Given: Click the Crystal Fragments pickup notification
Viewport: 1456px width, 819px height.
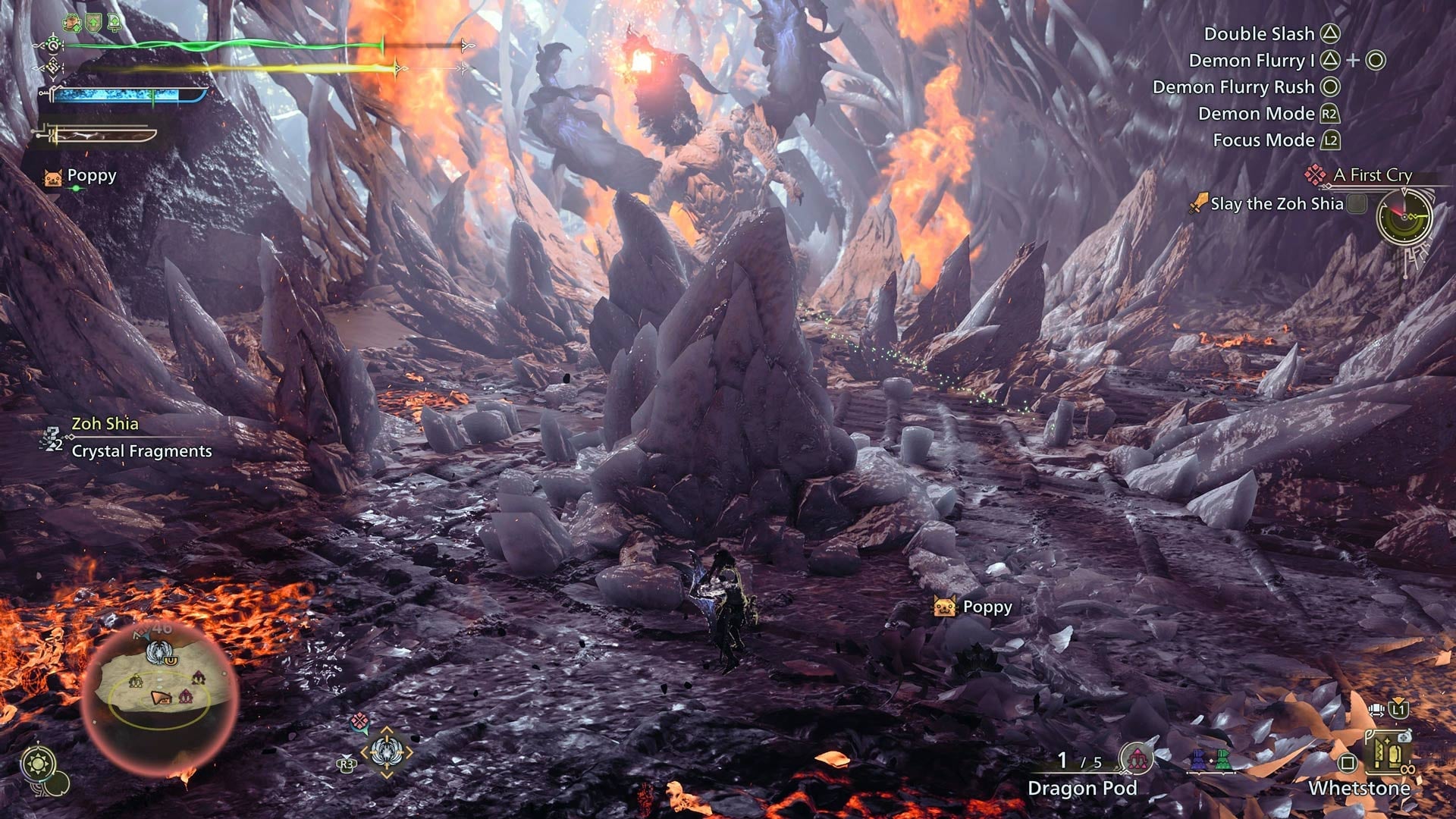Looking at the screenshot, I should [140, 451].
